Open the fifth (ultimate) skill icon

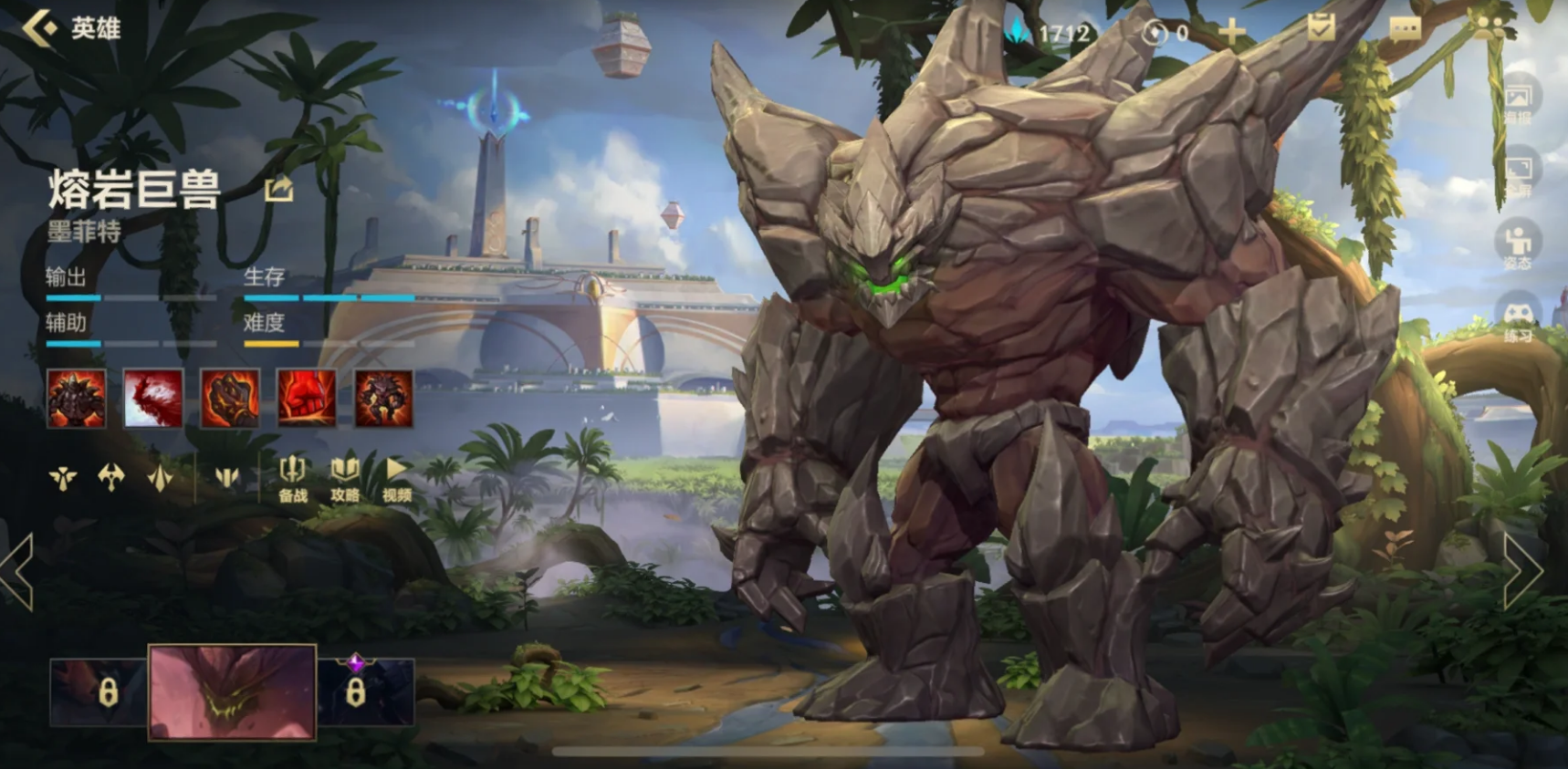coord(383,399)
